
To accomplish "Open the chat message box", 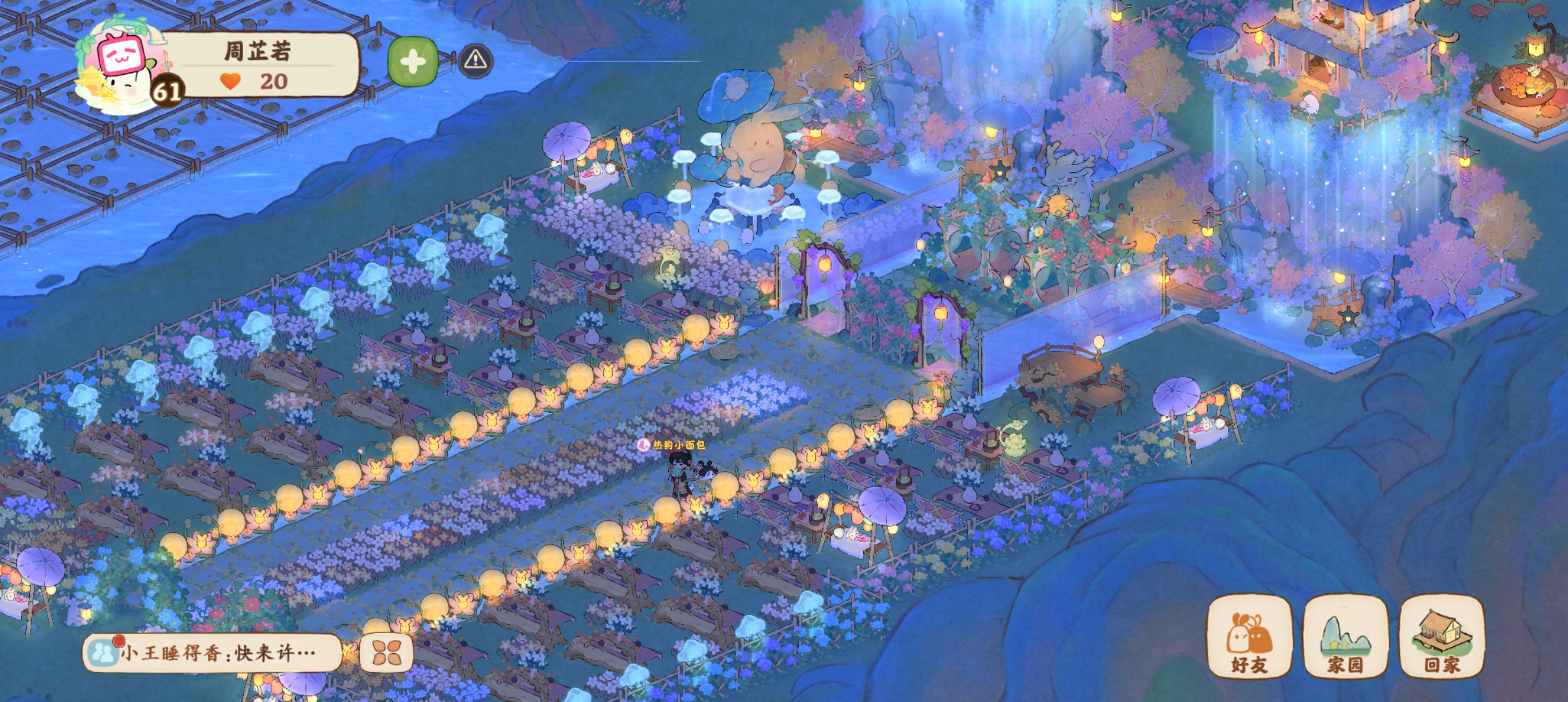I will 215,652.
